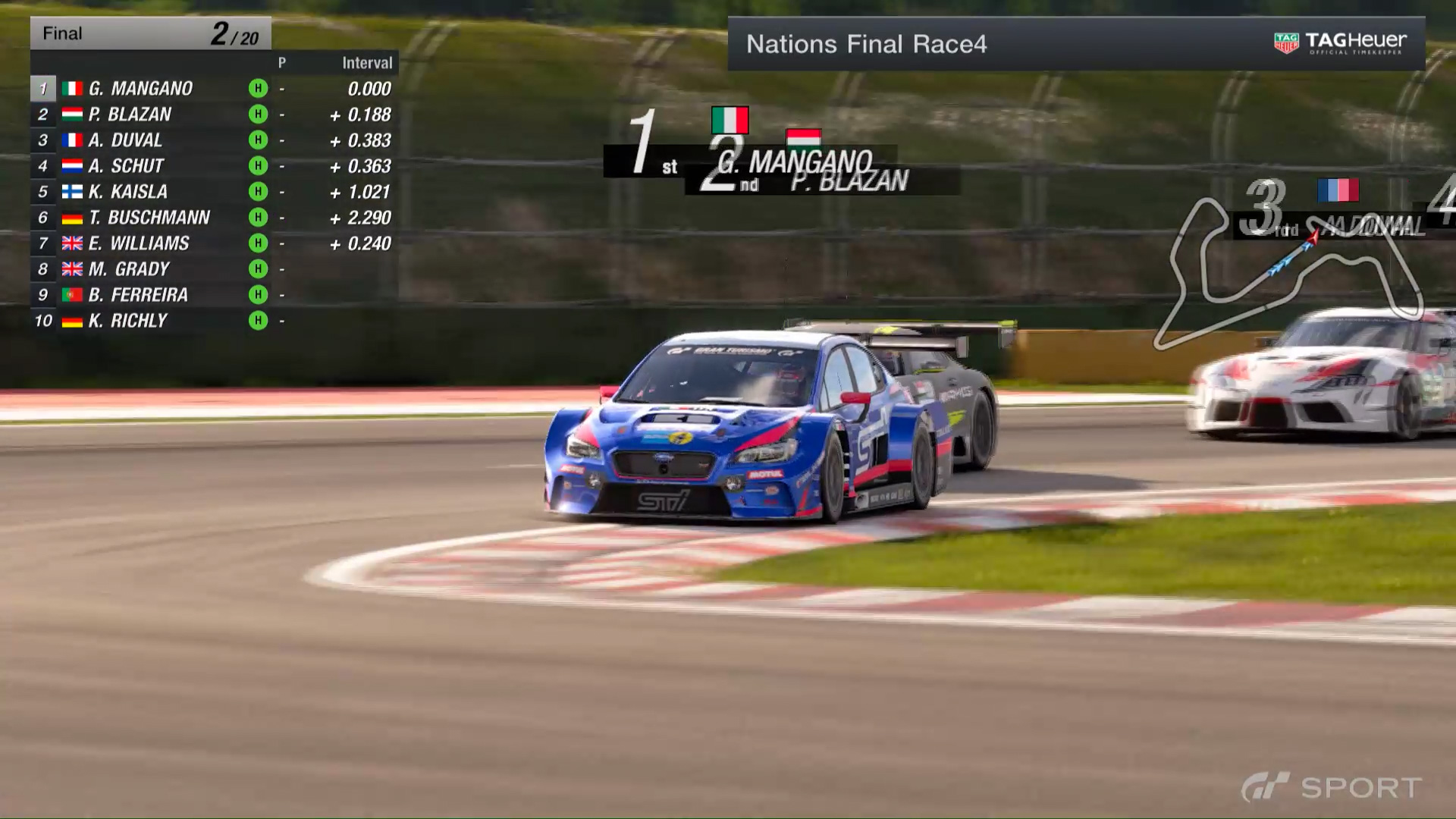Select A. Schut's standings row
1456x819 pixels.
click(x=126, y=166)
